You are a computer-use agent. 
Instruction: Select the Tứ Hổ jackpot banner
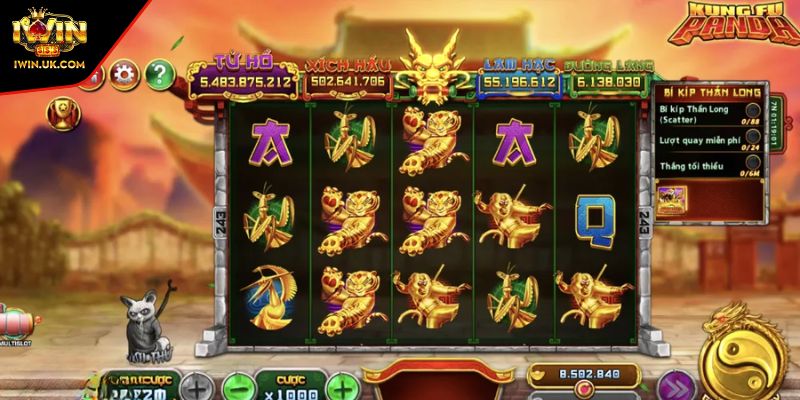point(245,75)
